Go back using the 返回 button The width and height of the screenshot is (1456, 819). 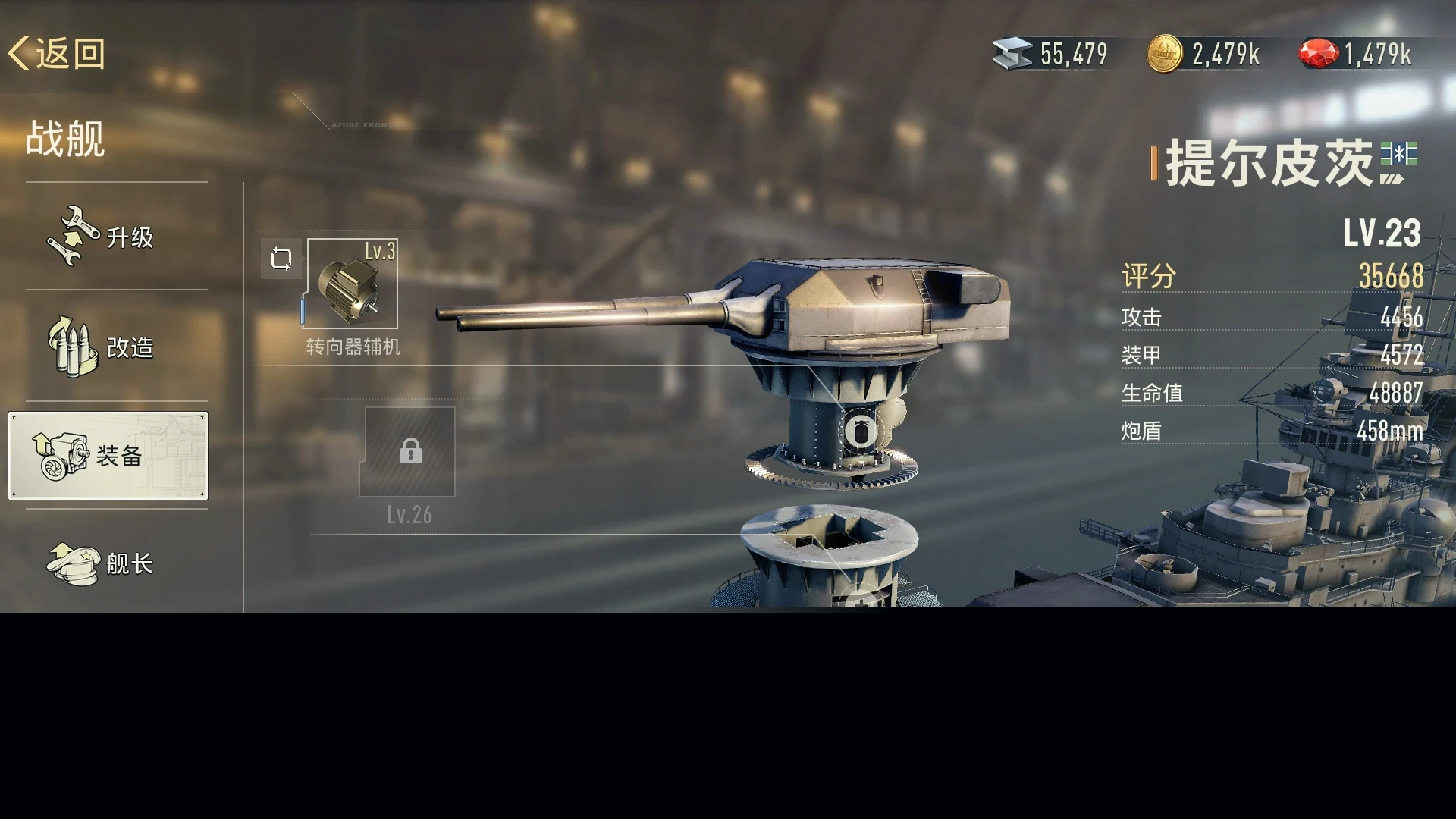(58, 54)
